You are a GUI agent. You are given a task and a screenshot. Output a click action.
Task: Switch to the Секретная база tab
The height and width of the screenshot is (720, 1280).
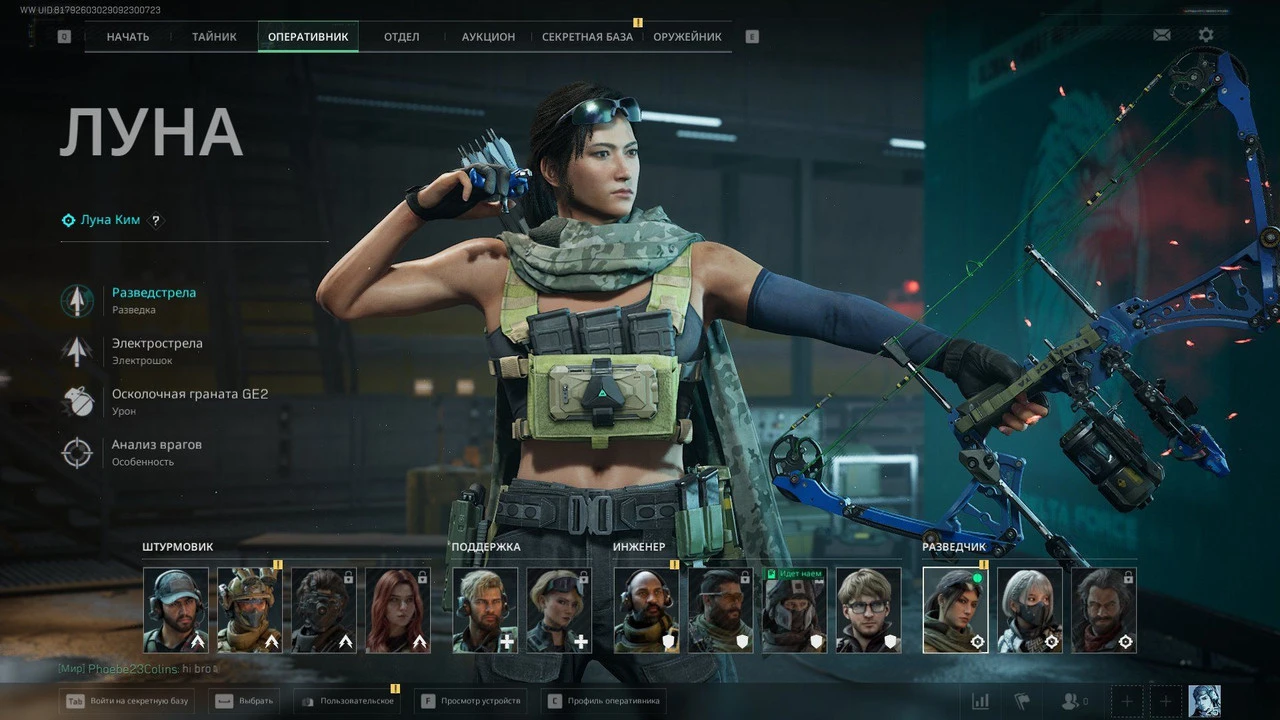coord(587,37)
